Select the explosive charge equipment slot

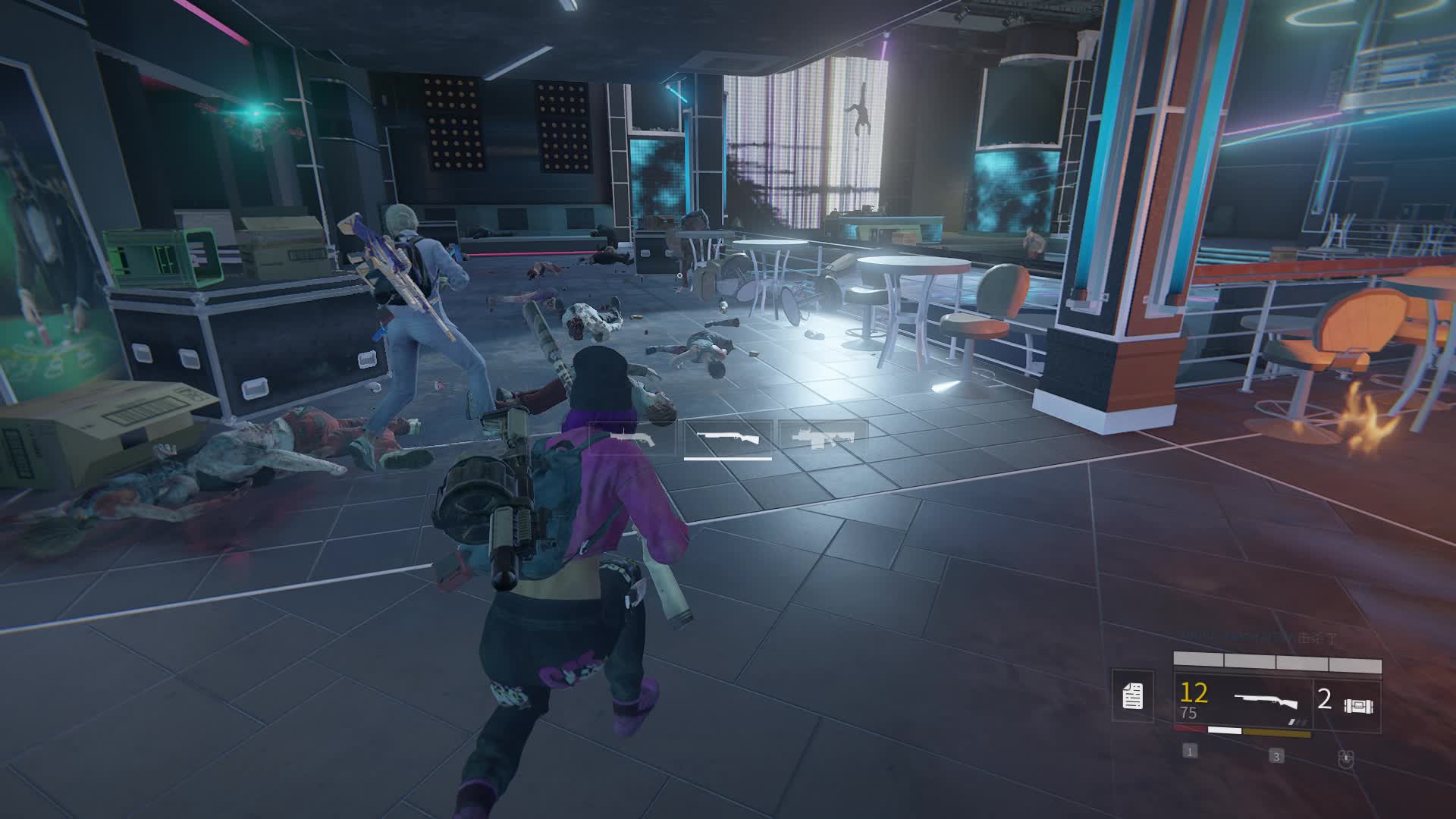pyautogui.click(x=1348, y=702)
